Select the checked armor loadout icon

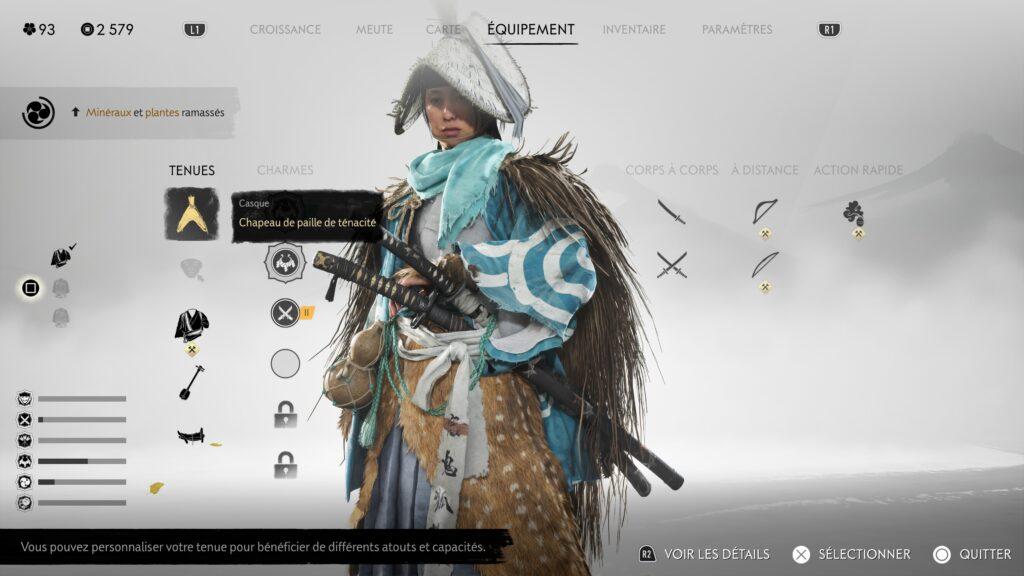pos(61,257)
